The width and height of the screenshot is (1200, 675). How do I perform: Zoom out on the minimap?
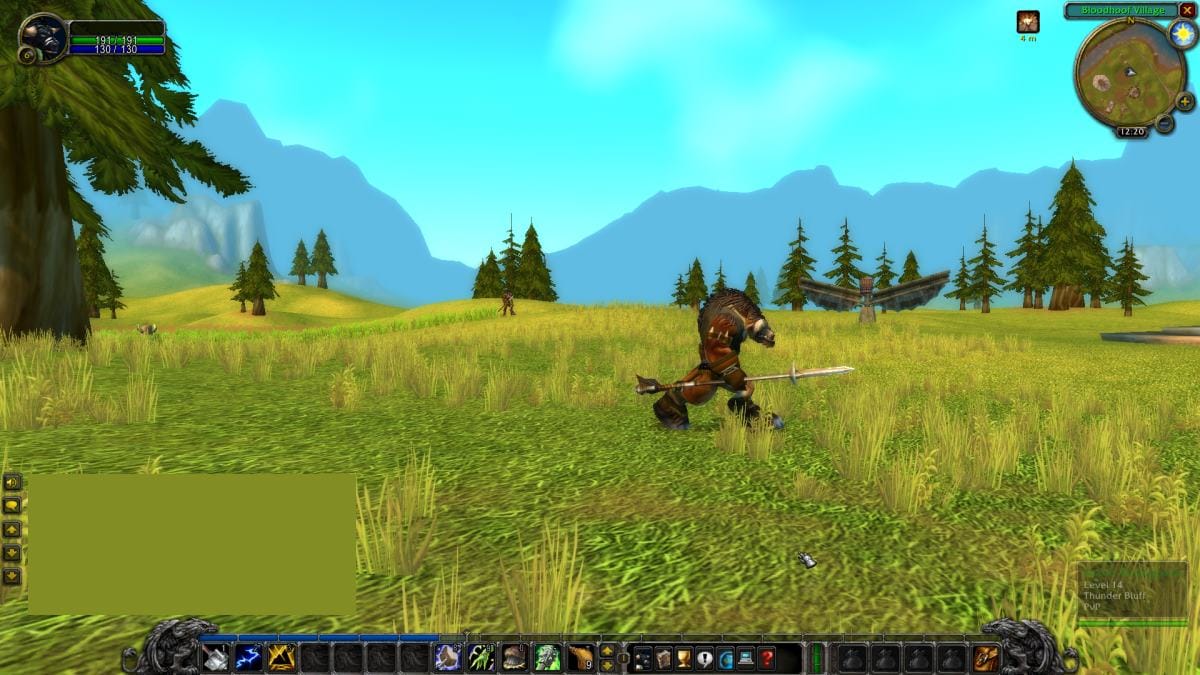click(1164, 123)
